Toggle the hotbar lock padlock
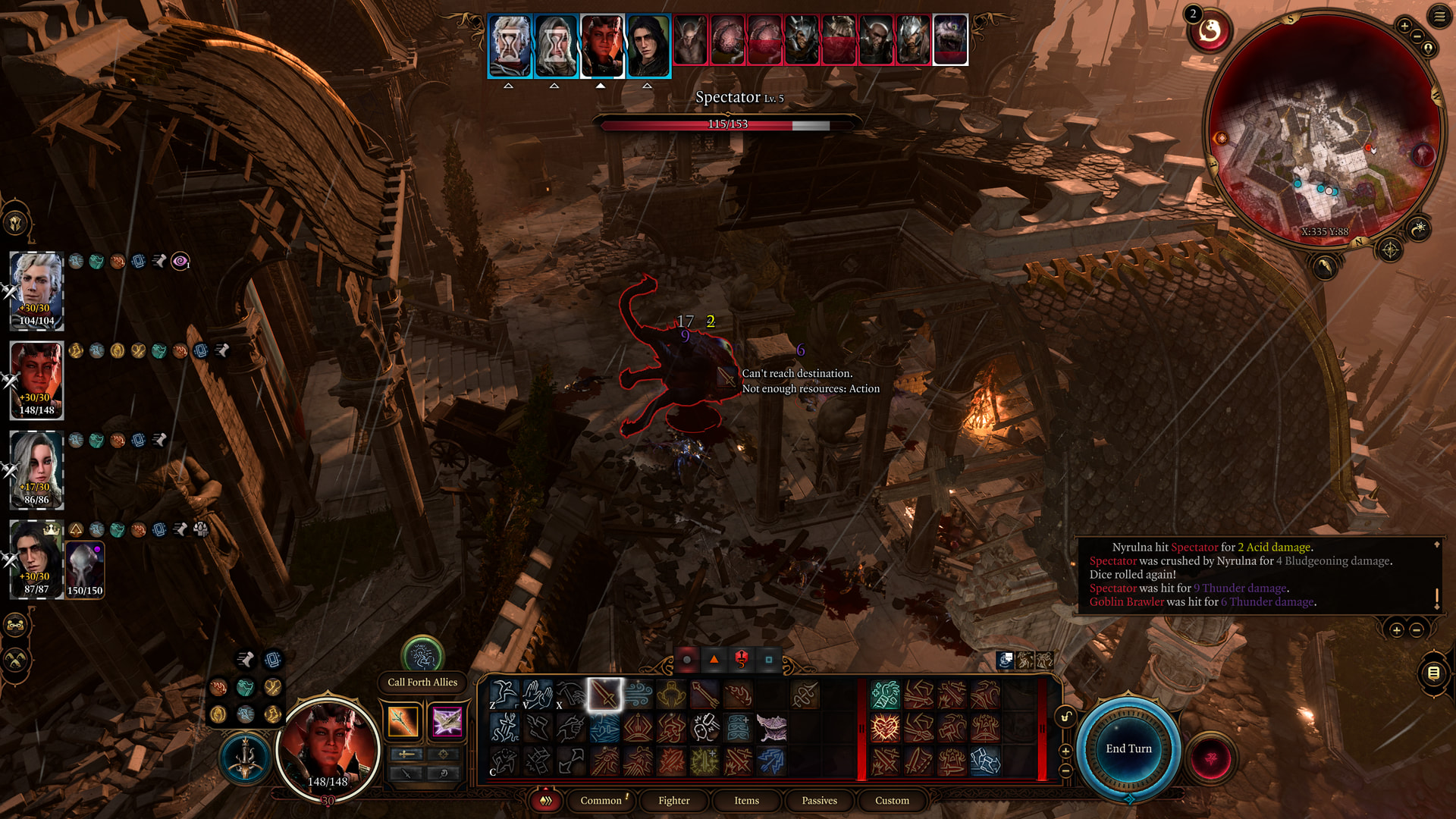The width and height of the screenshot is (1456, 819). click(x=1065, y=717)
